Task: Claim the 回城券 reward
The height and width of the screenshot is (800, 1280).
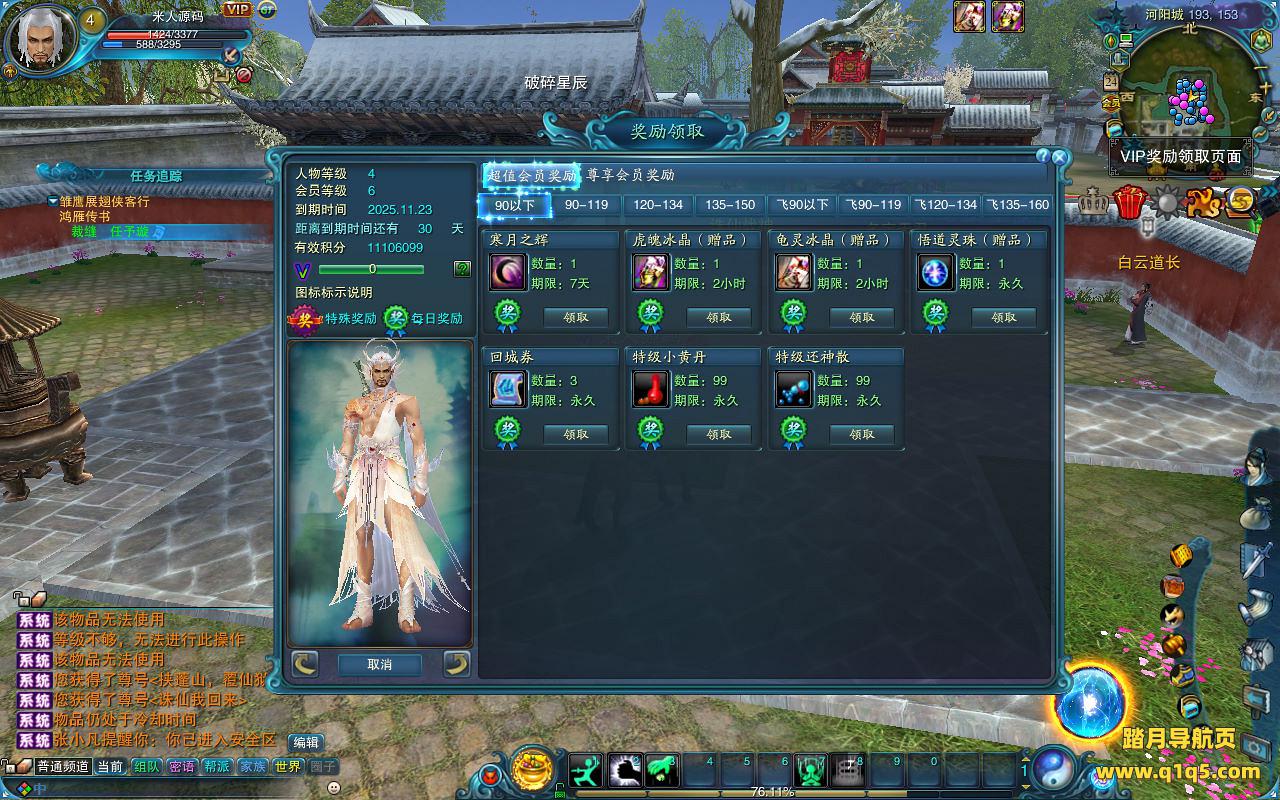Action: point(576,434)
